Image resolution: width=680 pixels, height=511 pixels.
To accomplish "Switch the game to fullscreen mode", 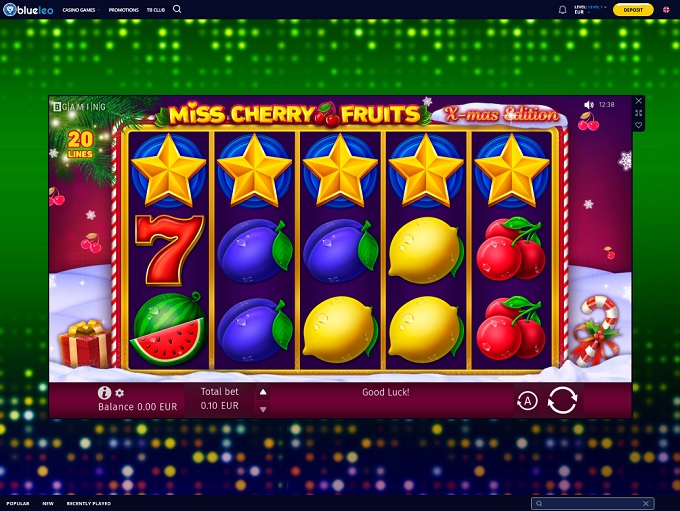I will point(639,113).
